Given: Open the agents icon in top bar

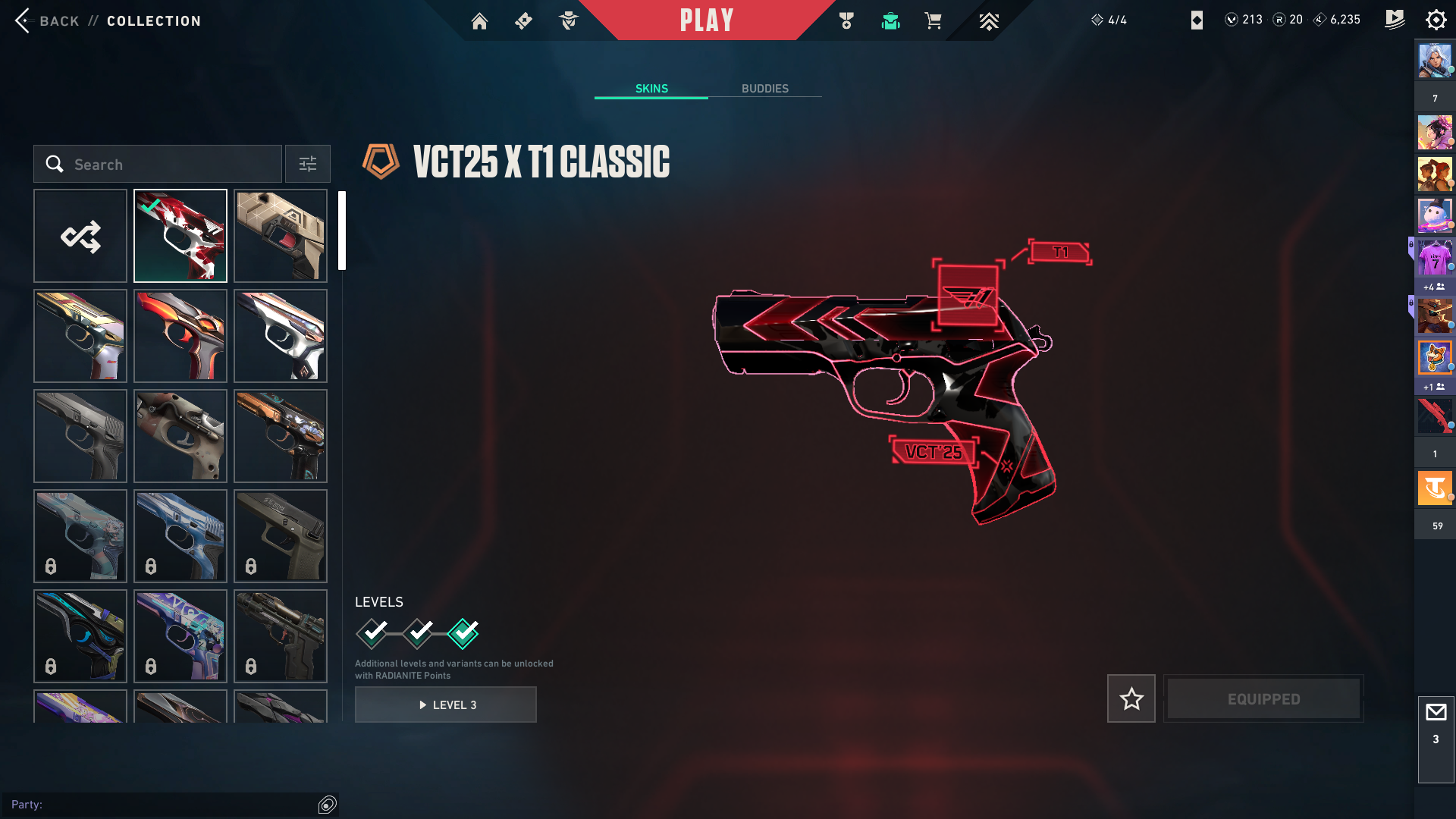Looking at the screenshot, I should tap(568, 21).
